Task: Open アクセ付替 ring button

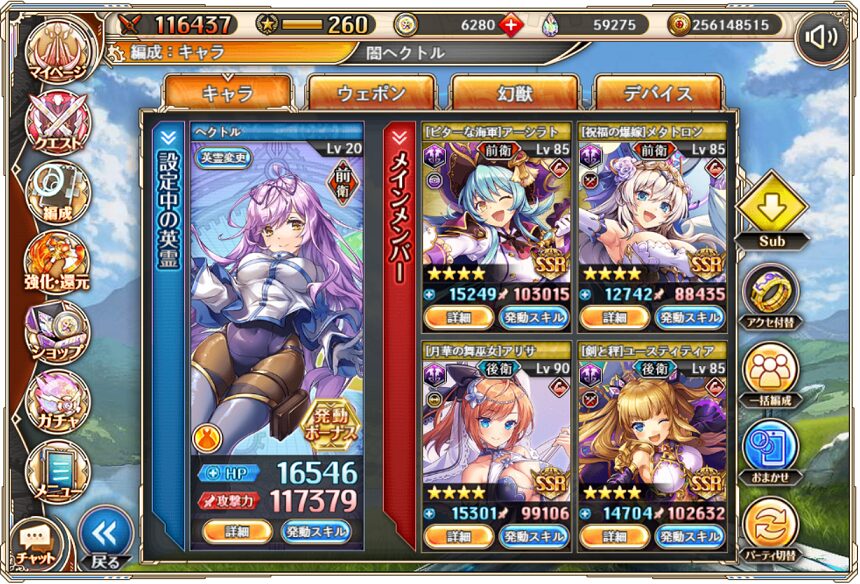Action: 769,290
